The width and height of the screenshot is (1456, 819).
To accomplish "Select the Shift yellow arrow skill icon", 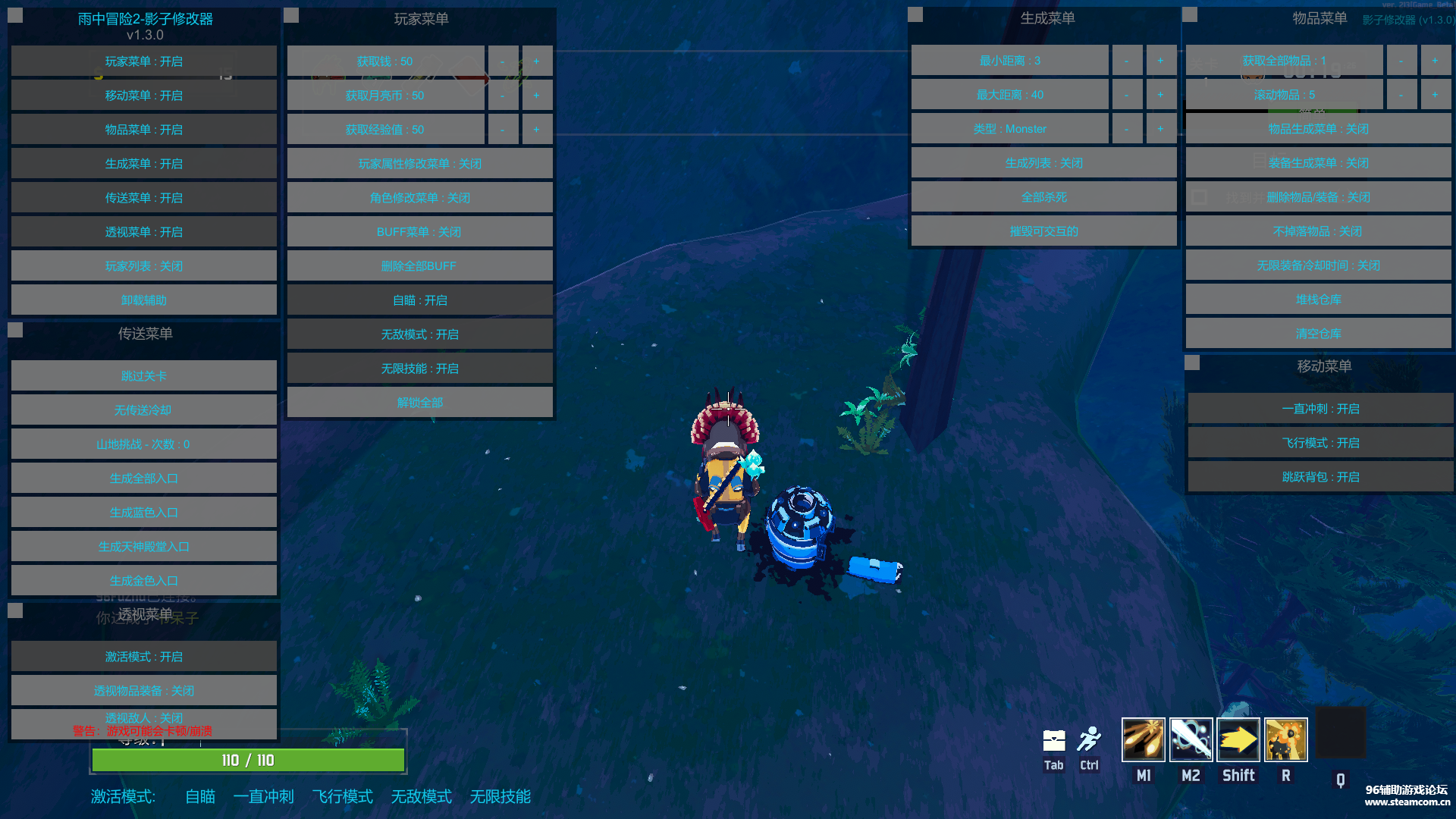I will point(1238,739).
